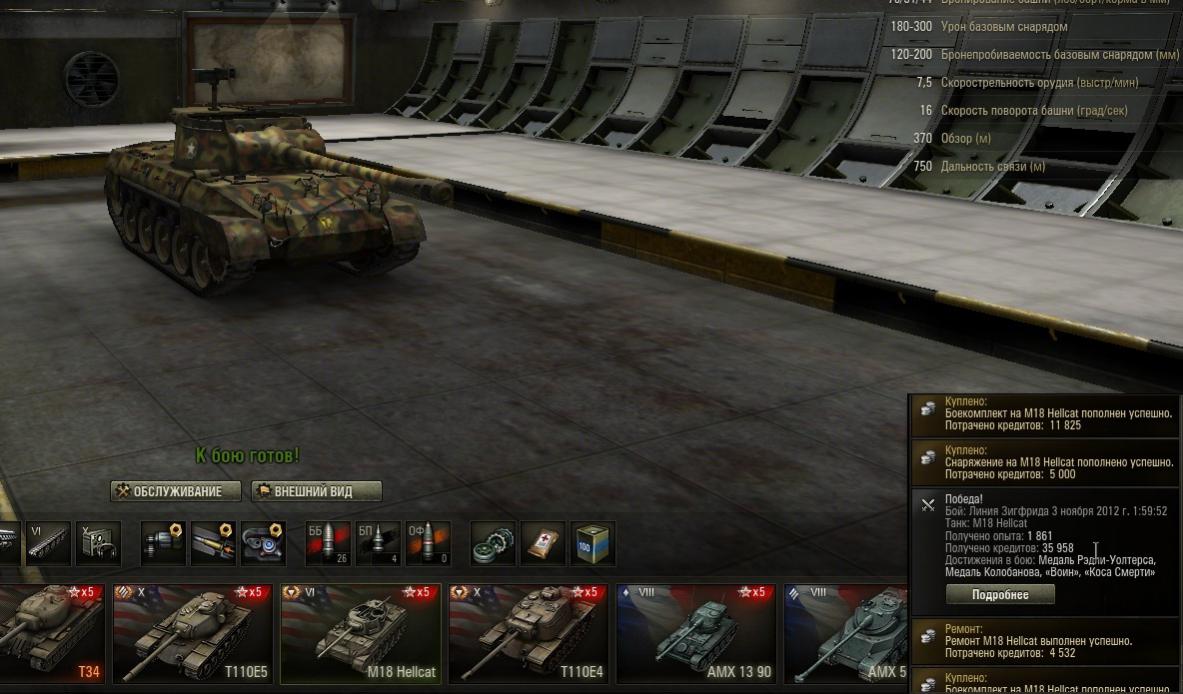
Task: Open the radio module slot
Action: point(98,543)
